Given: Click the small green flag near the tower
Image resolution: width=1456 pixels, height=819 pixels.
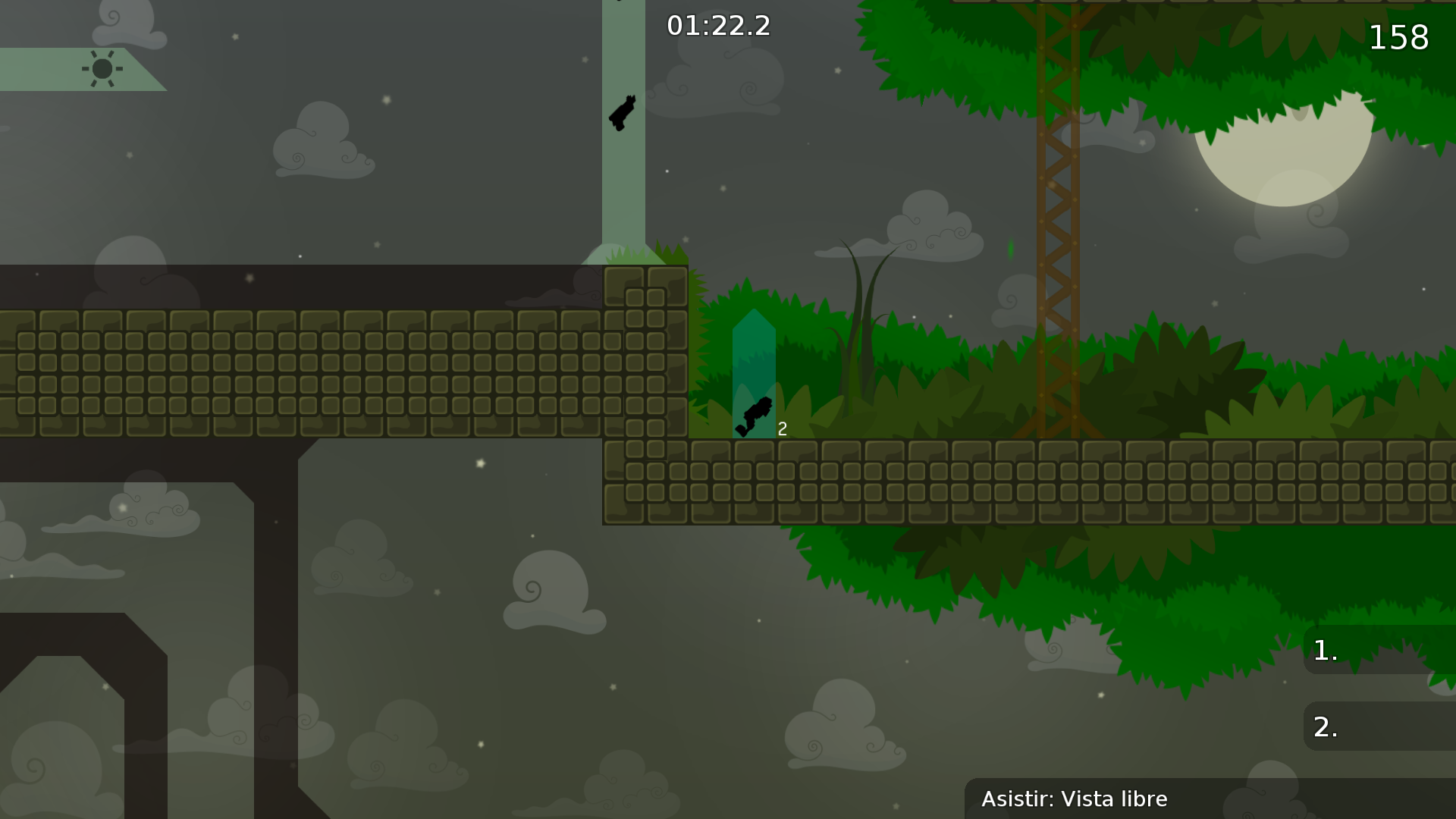Looking at the screenshot, I should coord(1009,249).
